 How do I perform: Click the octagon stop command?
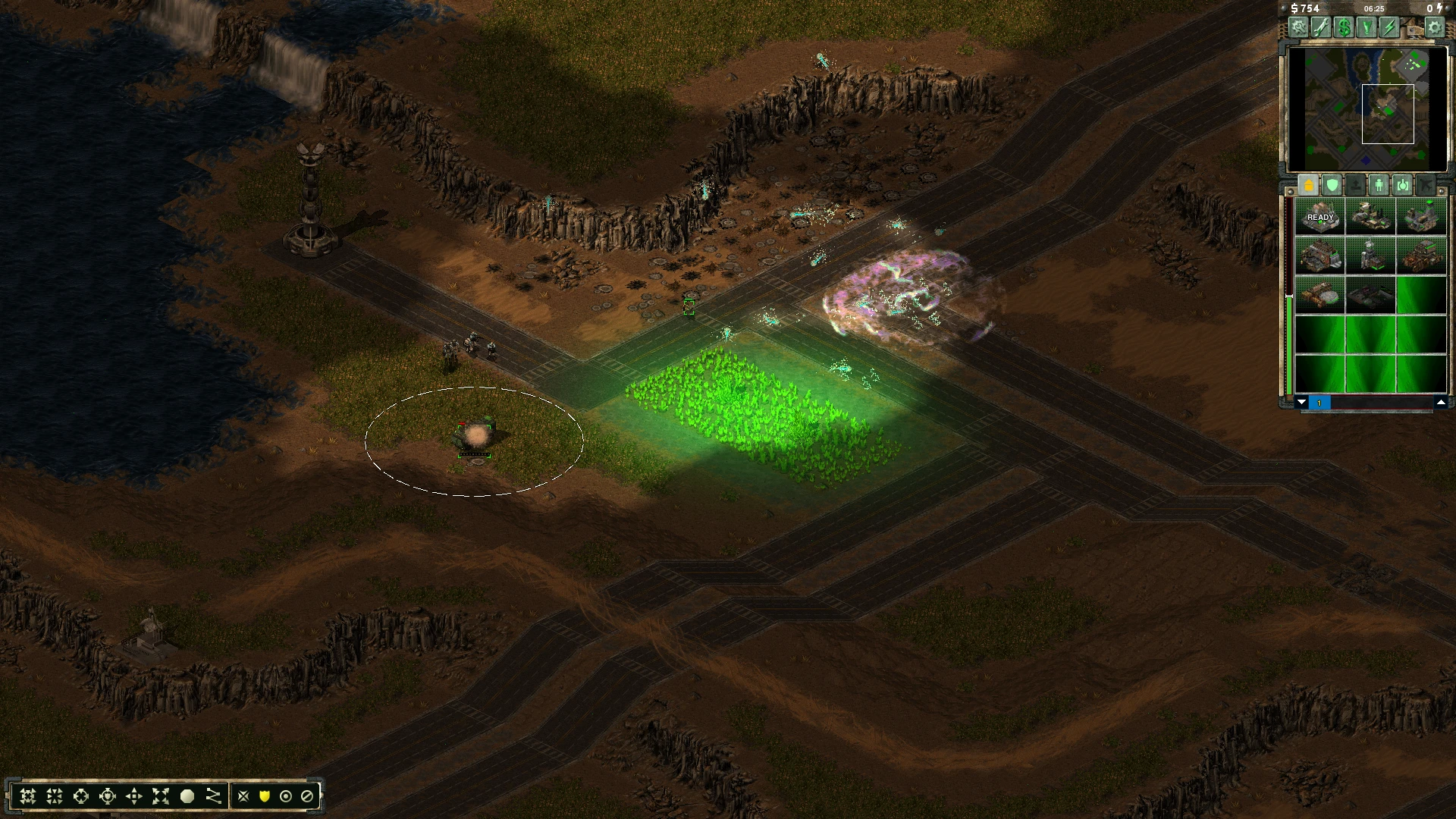click(187, 796)
